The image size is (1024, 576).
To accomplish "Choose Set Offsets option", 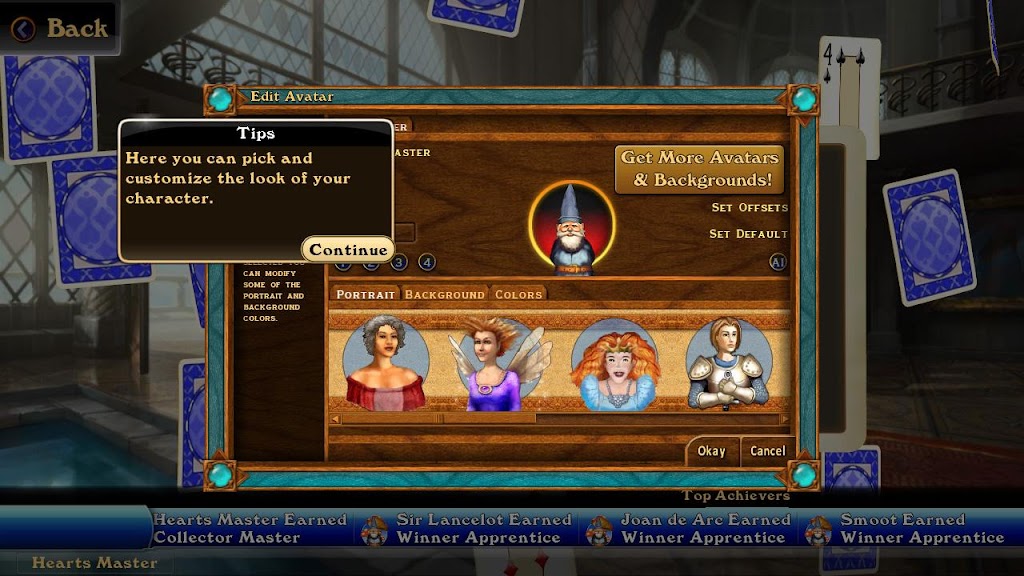I will (x=749, y=208).
